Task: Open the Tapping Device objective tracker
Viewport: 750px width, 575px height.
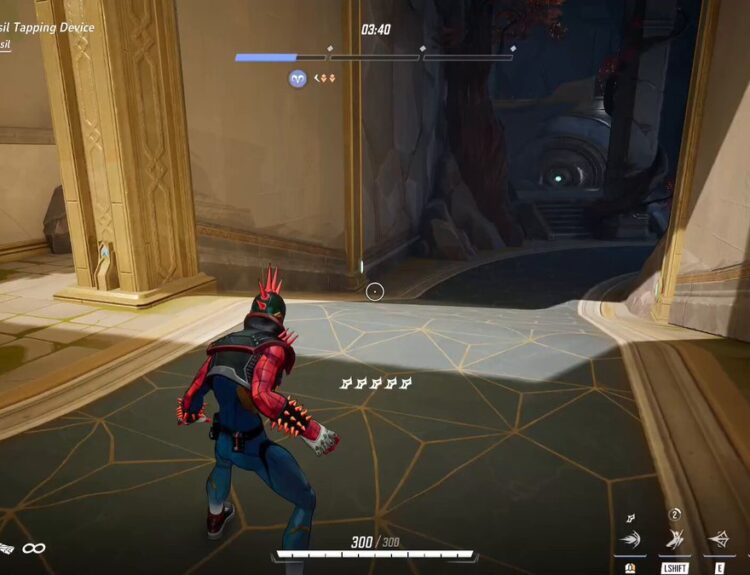Action: click(48, 28)
